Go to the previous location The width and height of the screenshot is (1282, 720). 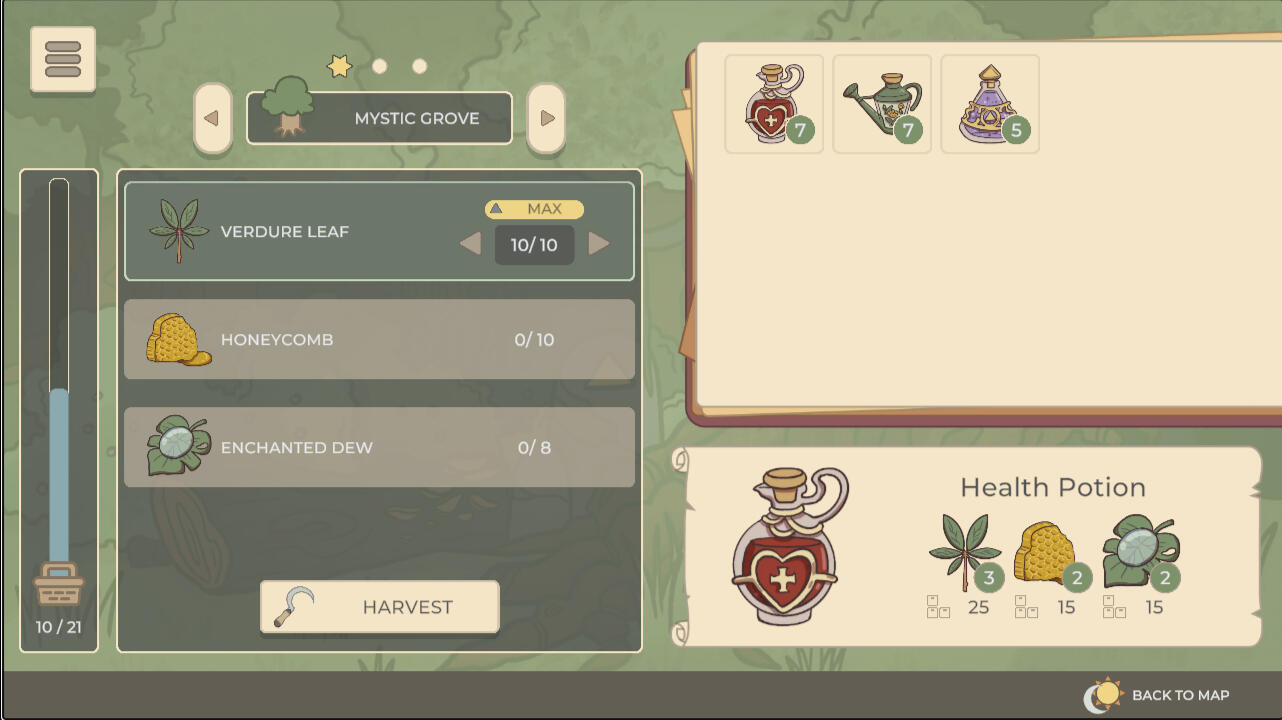[x=212, y=118]
